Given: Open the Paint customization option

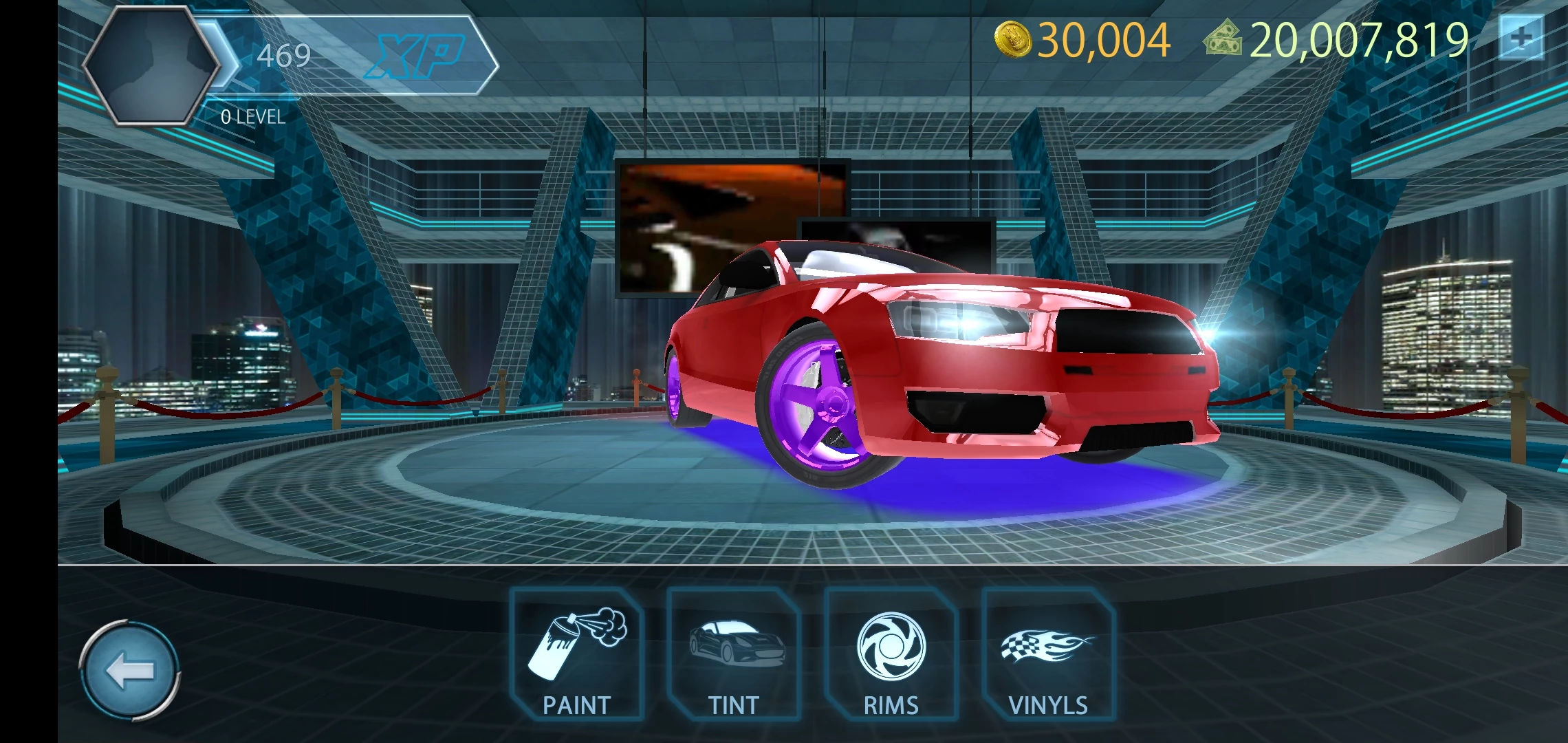Looking at the screenshot, I should click(x=576, y=655).
